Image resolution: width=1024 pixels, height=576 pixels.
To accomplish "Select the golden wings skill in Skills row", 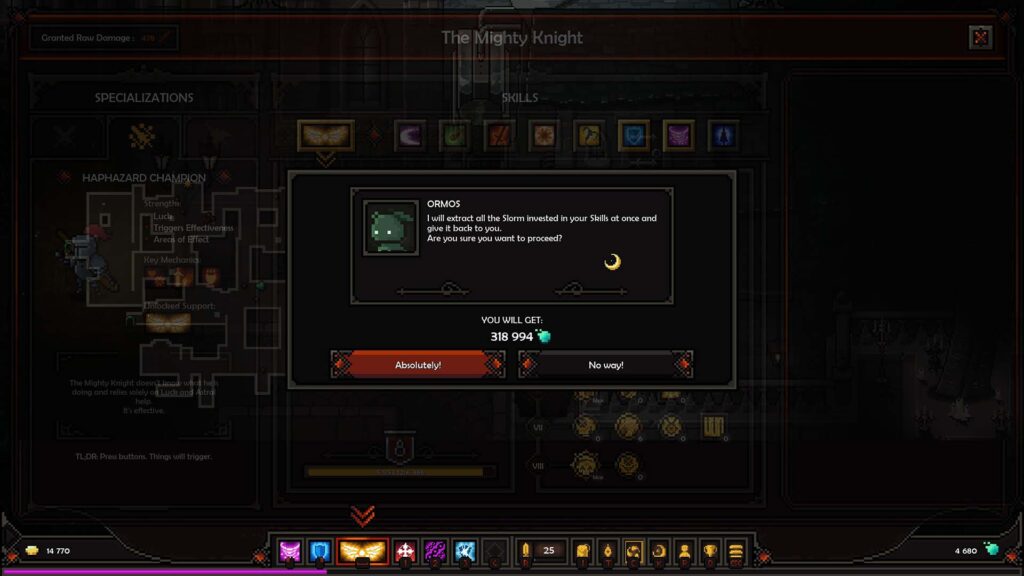I will tap(325, 135).
